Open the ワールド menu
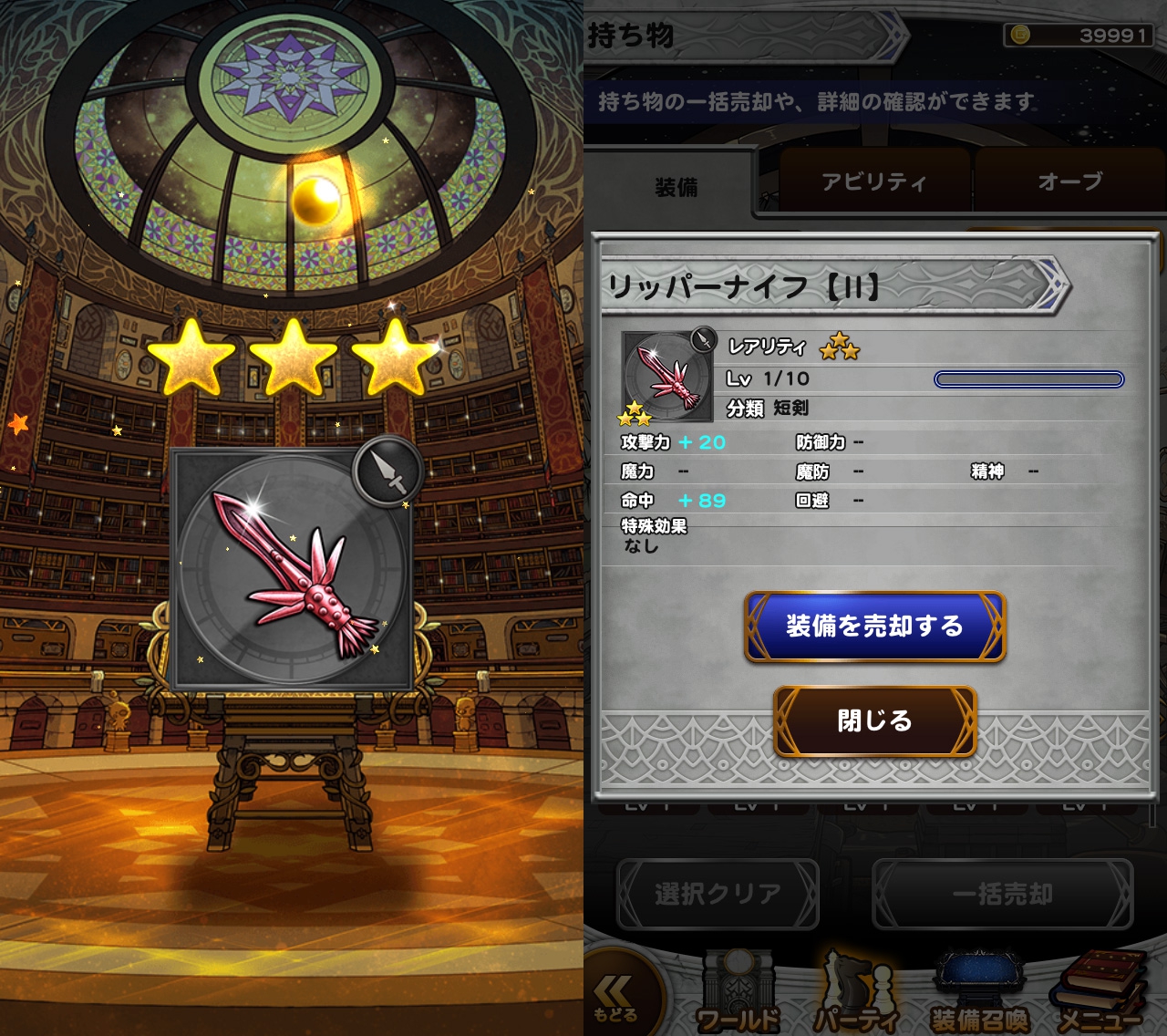Screen dimensions: 1167x1036 pos(738,996)
